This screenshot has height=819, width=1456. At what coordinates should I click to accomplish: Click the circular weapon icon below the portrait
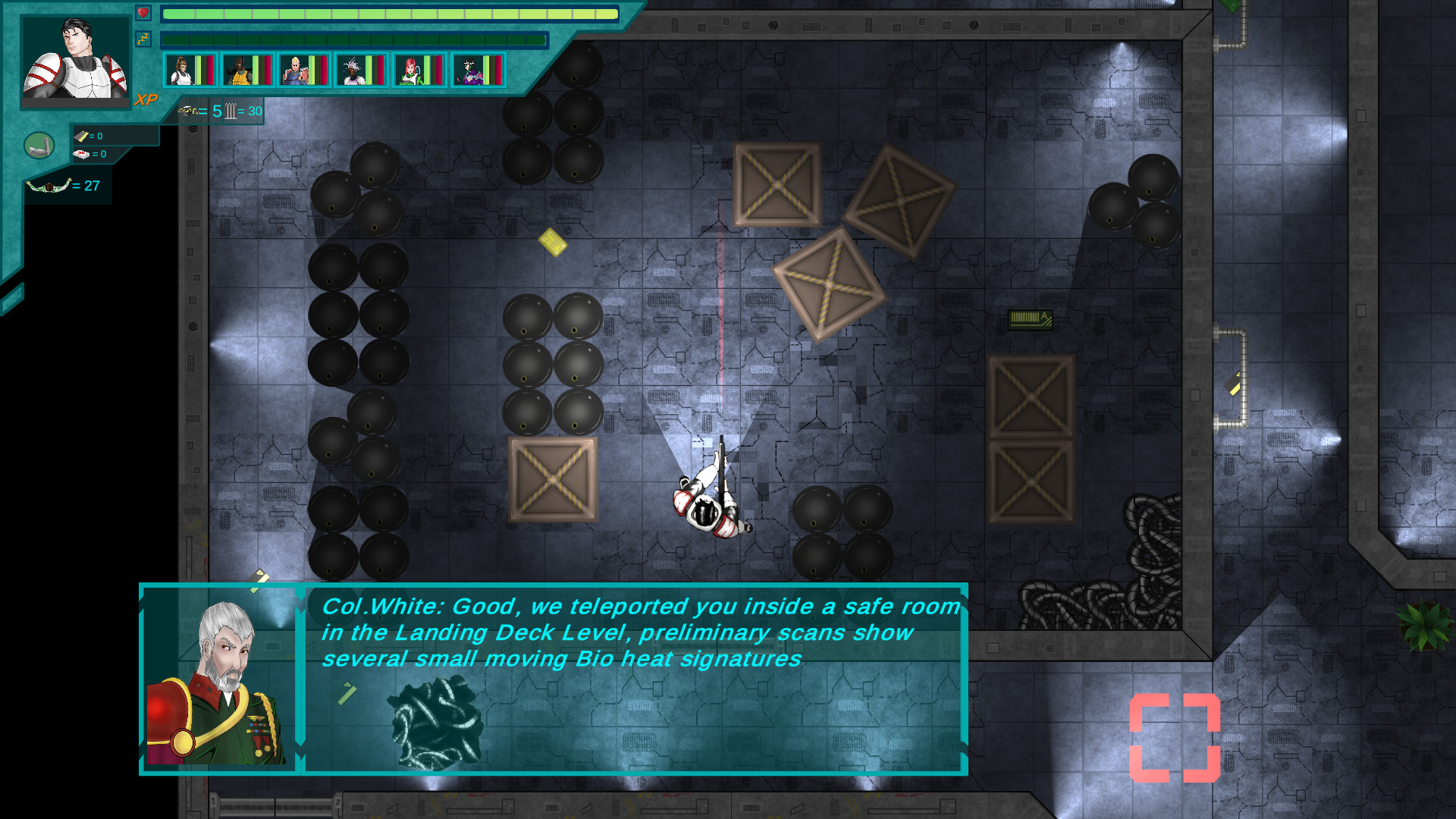click(x=39, y=146)
